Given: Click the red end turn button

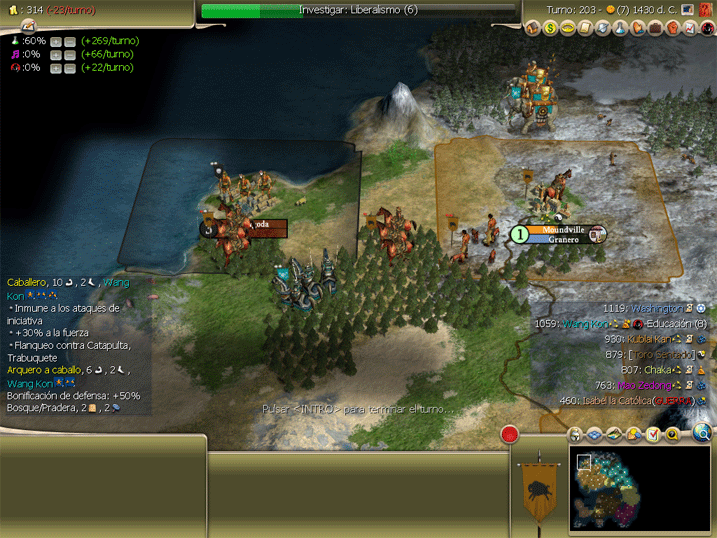Looking at the screenshot, I should [510, 434].
